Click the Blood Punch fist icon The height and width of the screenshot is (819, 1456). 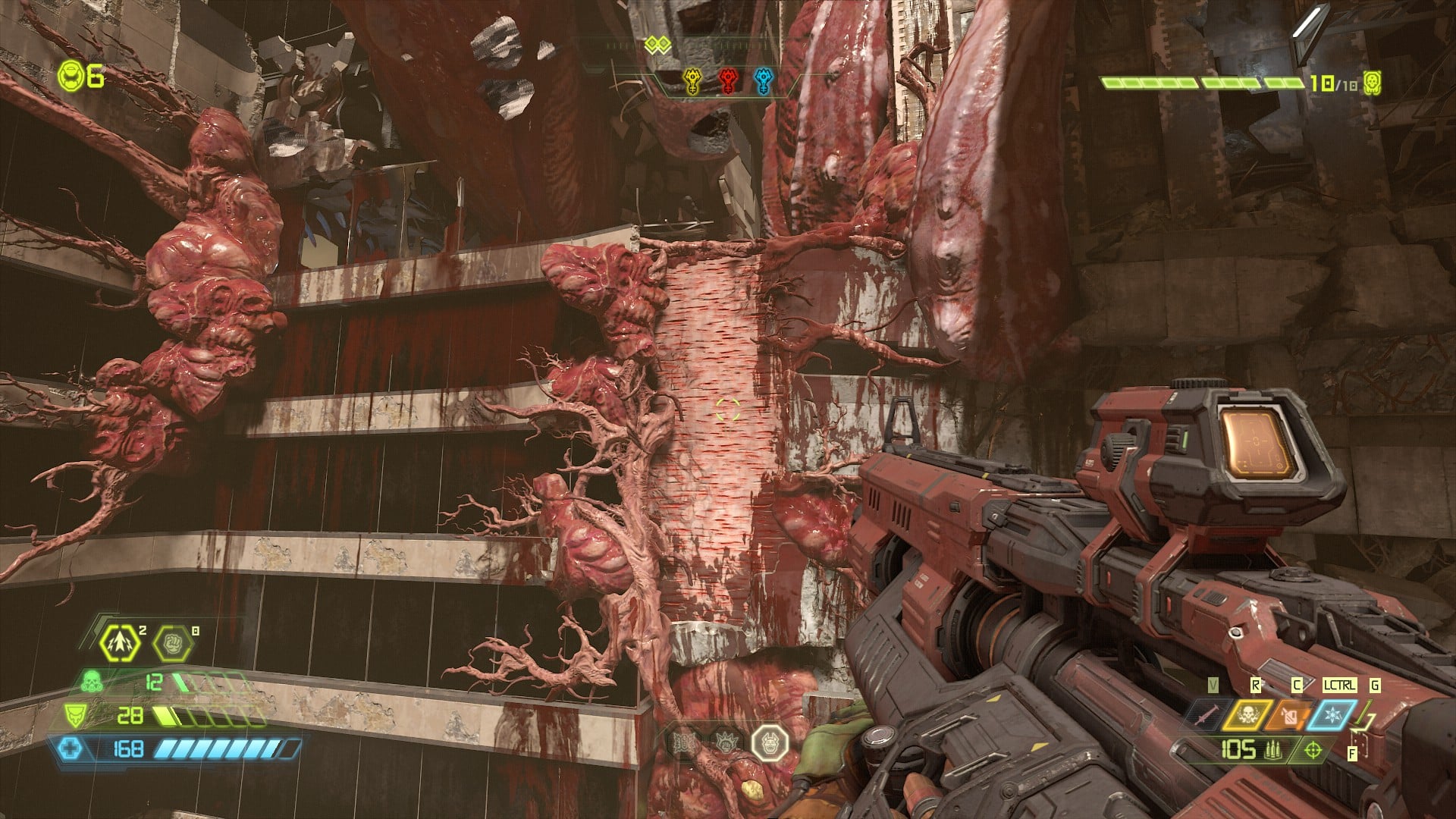174,644
